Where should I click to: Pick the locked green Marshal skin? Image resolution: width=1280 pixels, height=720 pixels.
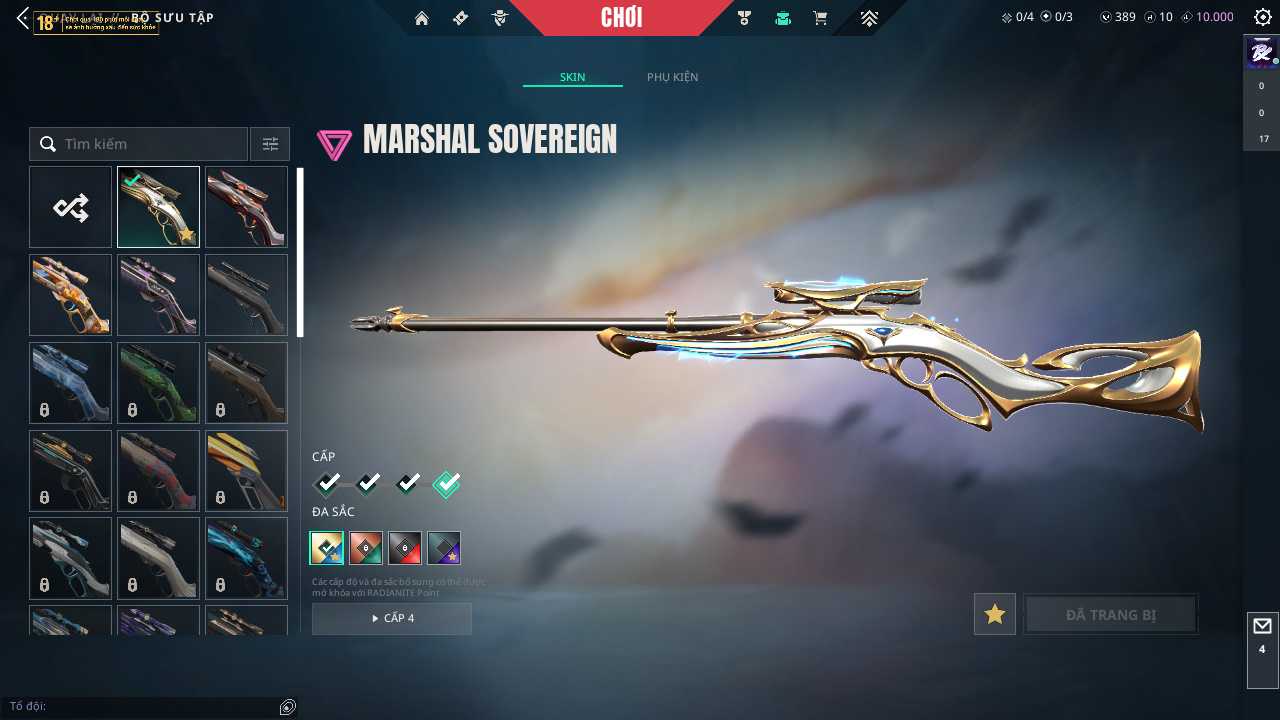[x=158, y=383]
